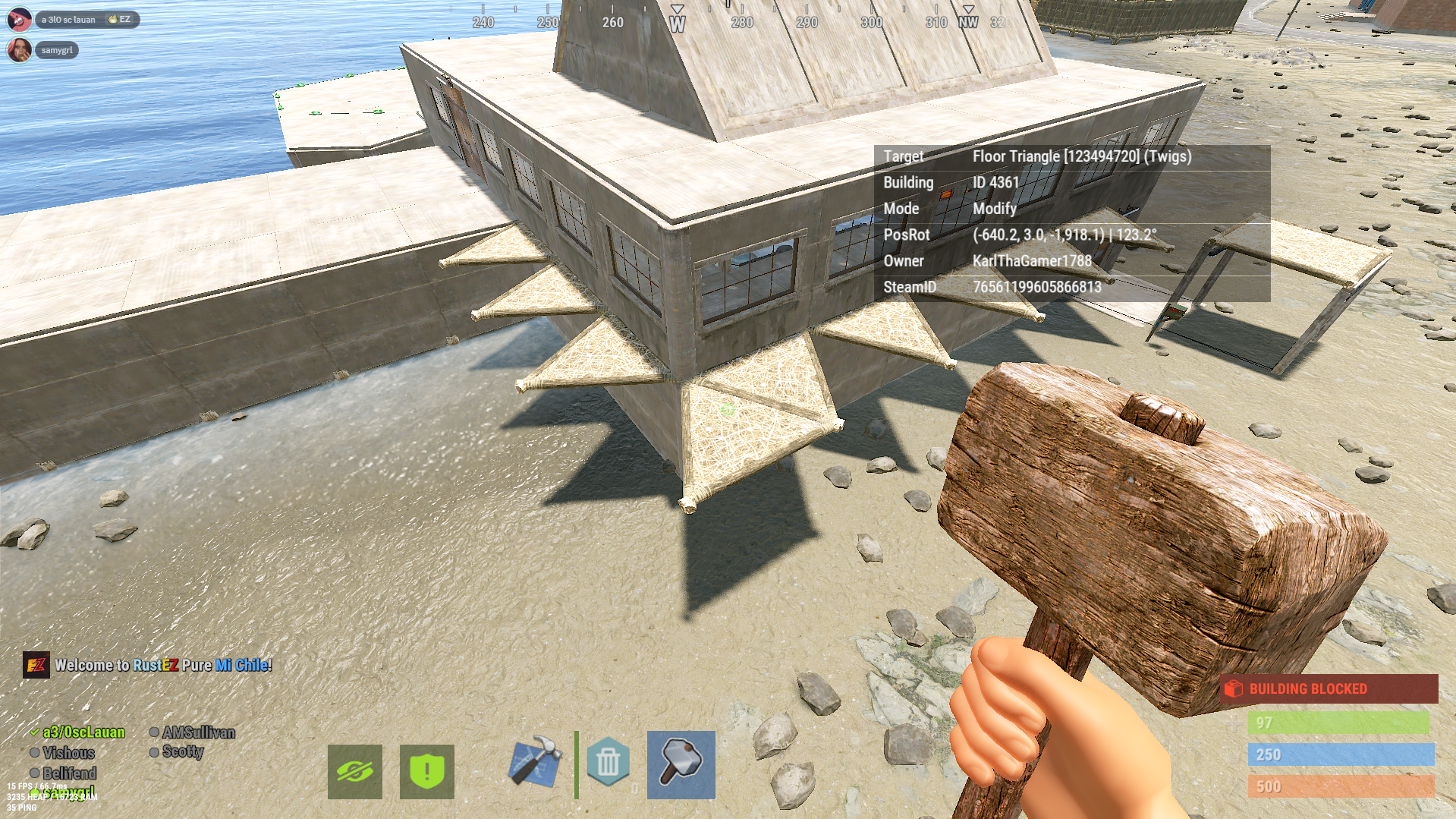Viewport: 1456px width, 819px height.
Task: Click the RustEZ welcome chat message
Action: click(162, 665)
